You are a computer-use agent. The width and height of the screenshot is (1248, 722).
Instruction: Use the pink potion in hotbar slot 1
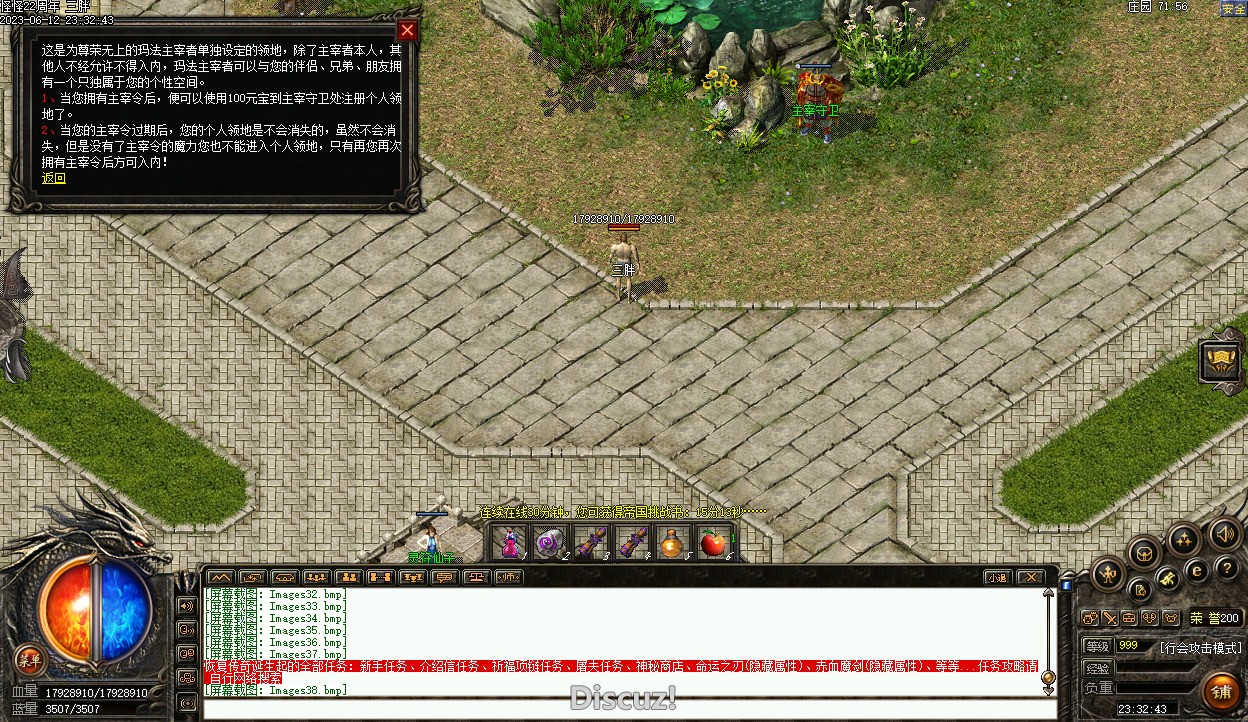pos(510,542)
